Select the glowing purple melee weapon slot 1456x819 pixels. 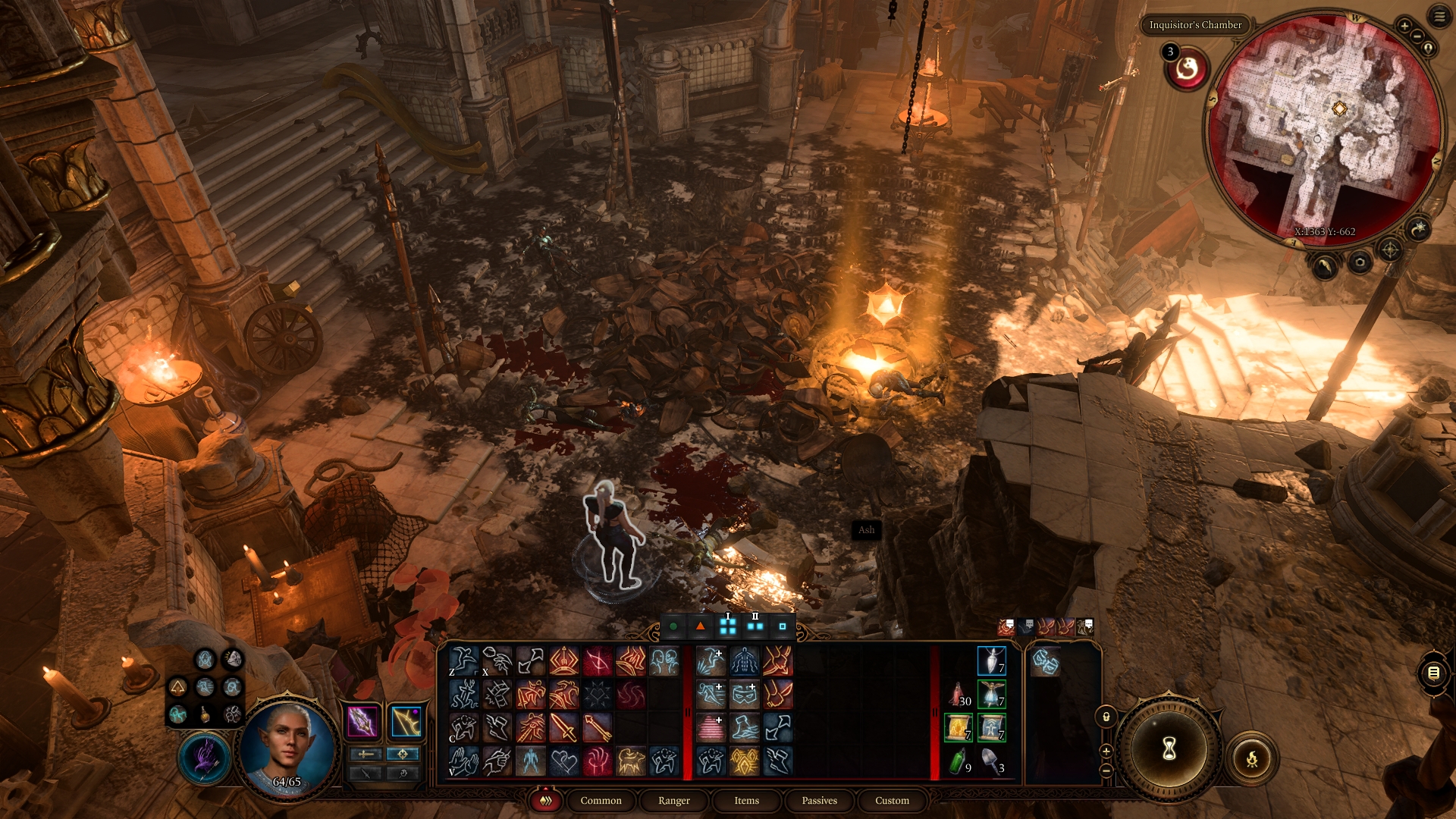point(362,721)
